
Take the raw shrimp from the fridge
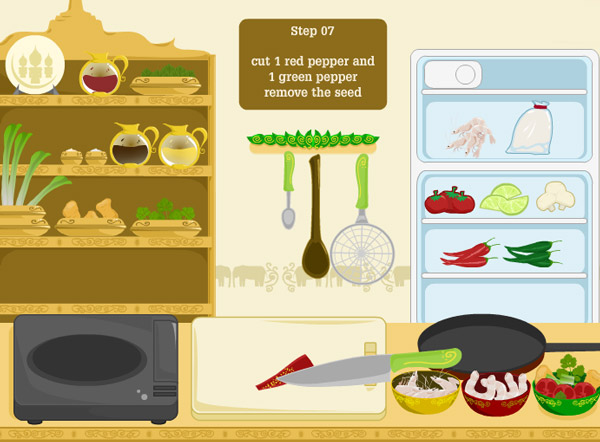[x=468, y=135]
